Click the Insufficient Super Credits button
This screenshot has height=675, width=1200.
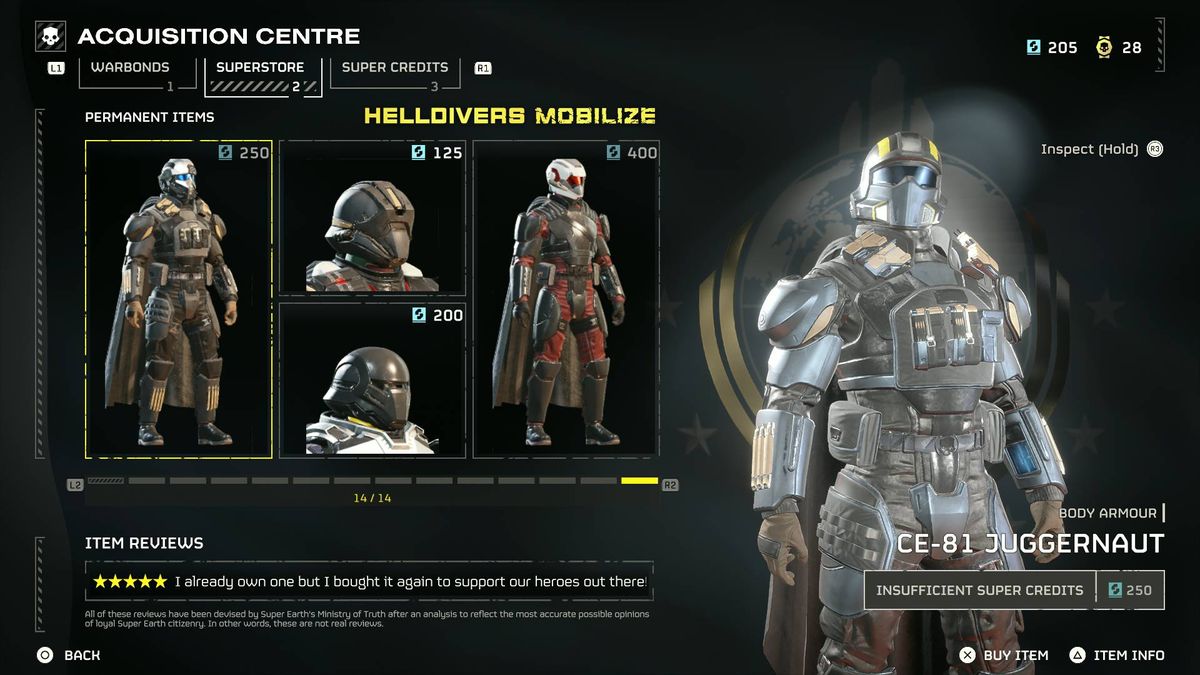click(980, 590)
